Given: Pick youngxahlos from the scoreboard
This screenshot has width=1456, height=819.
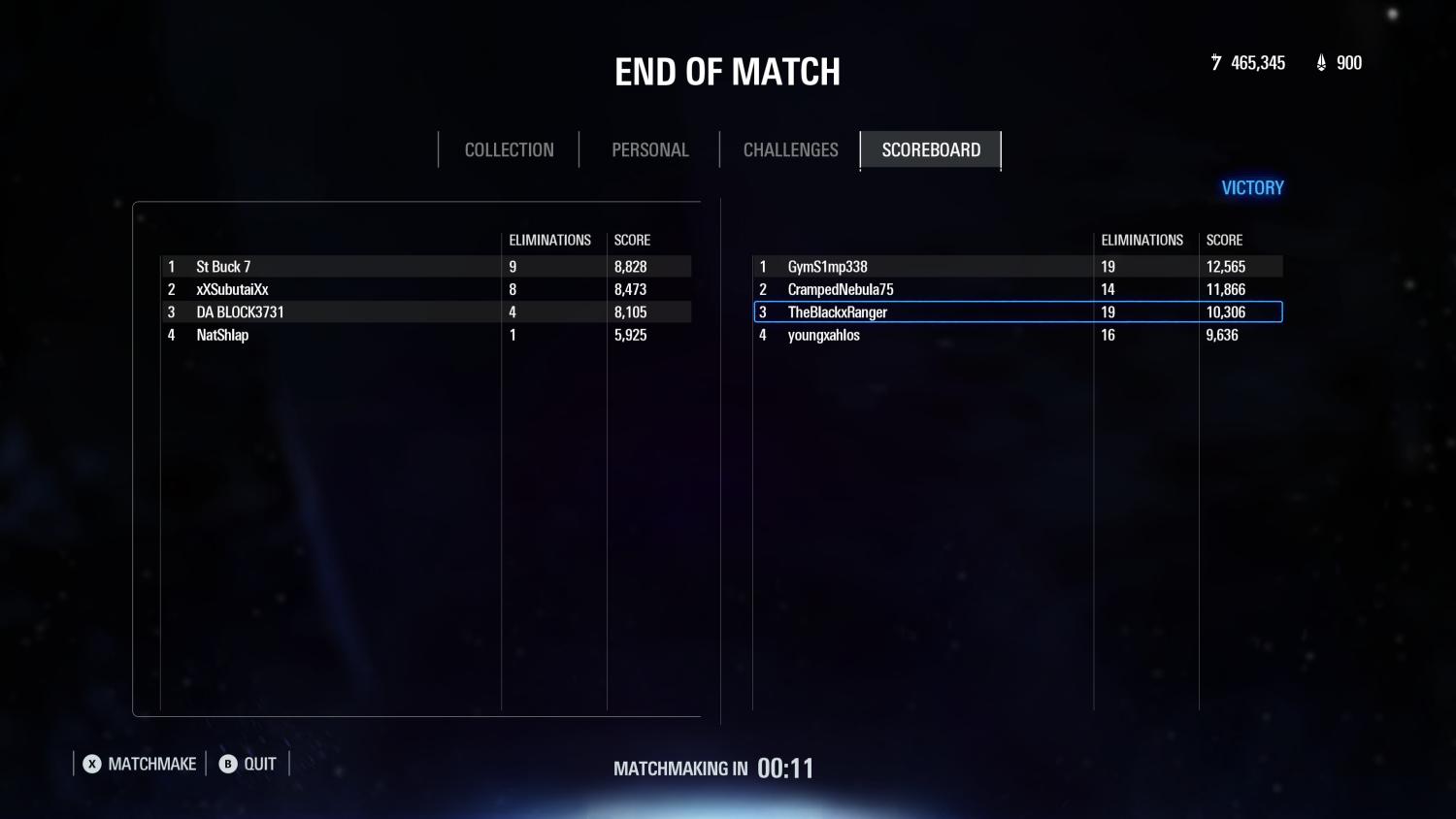Looking at the screenshot, I should pos(1017,335).
